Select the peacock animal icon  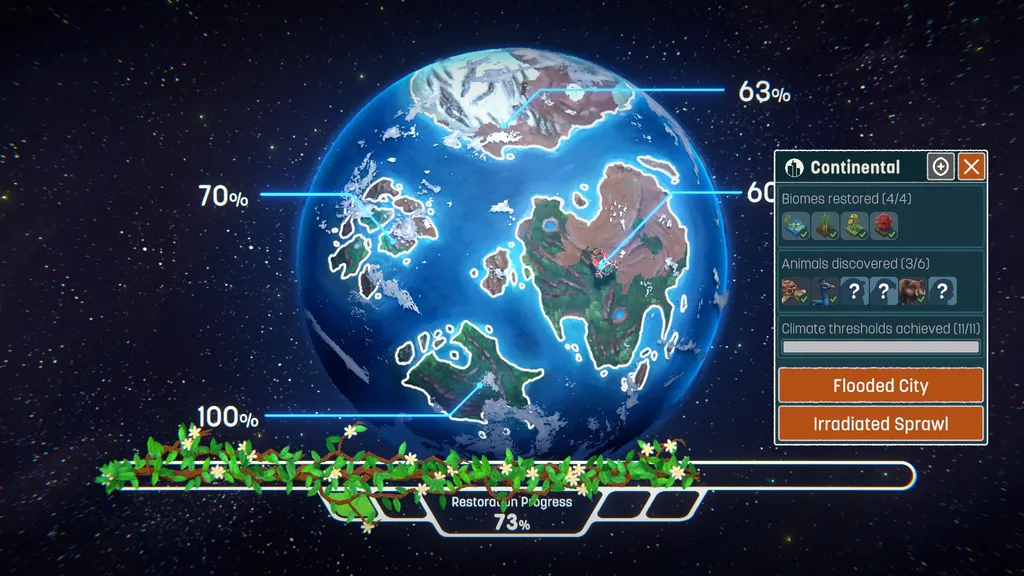(x=824, y=291)
